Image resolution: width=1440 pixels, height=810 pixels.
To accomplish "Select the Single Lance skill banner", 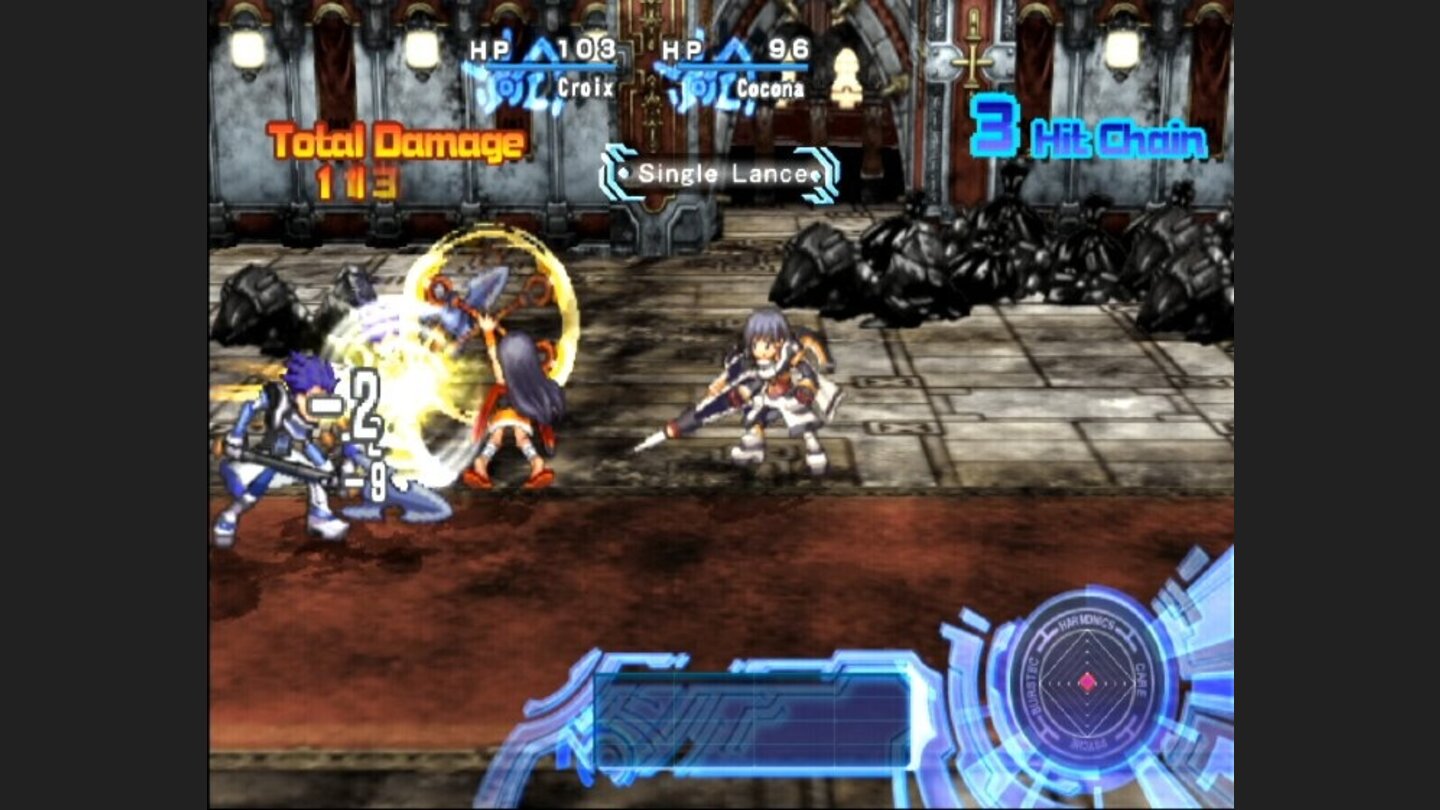I will 719,175.
